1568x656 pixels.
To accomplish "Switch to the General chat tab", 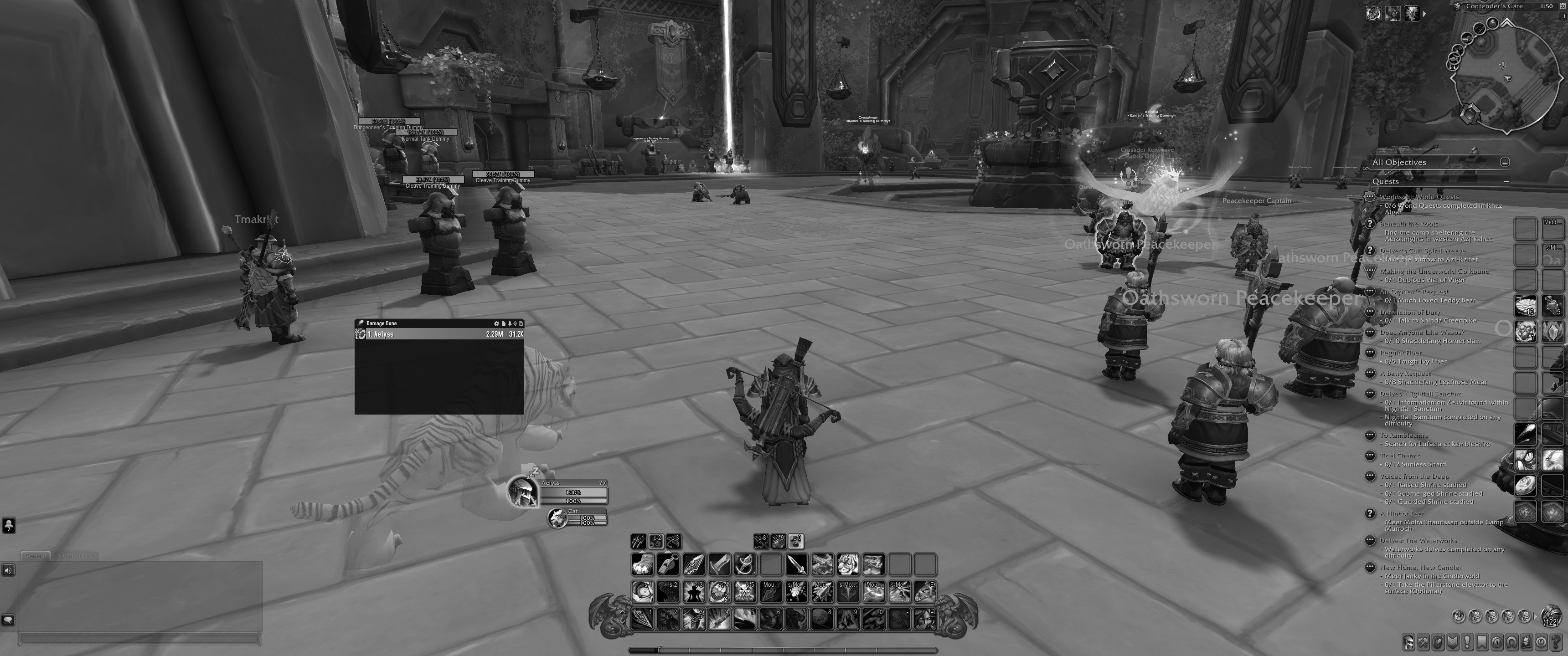I will click(x=35, y=556).
